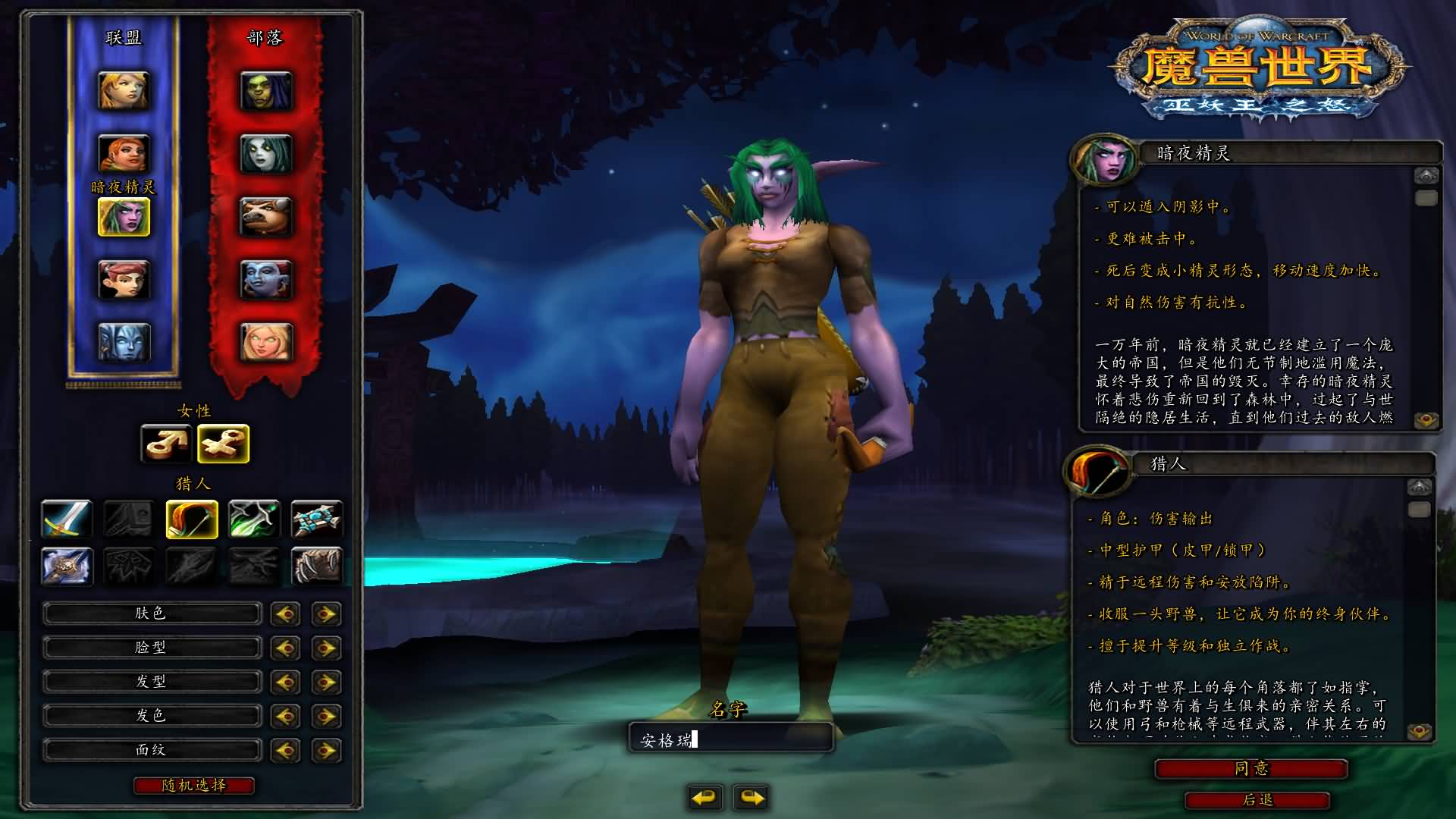Choose the Dwarf race portrait

[x=124, y=153]
